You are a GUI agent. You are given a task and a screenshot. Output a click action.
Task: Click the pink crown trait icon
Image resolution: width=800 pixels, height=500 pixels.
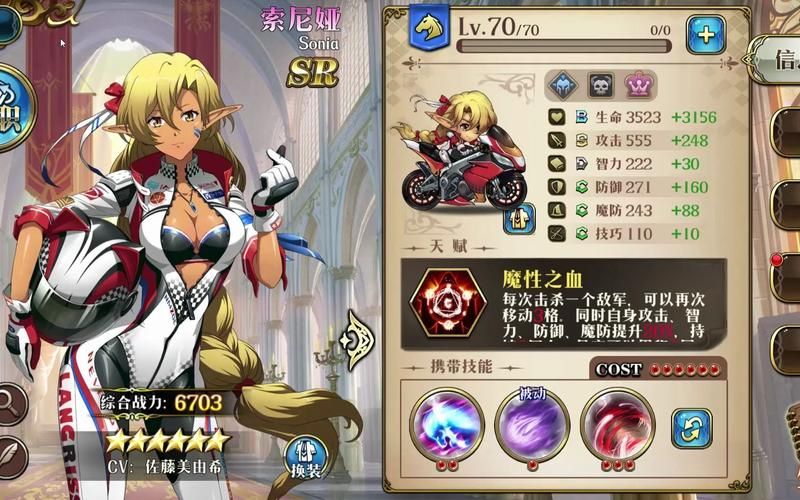(638, 86)
